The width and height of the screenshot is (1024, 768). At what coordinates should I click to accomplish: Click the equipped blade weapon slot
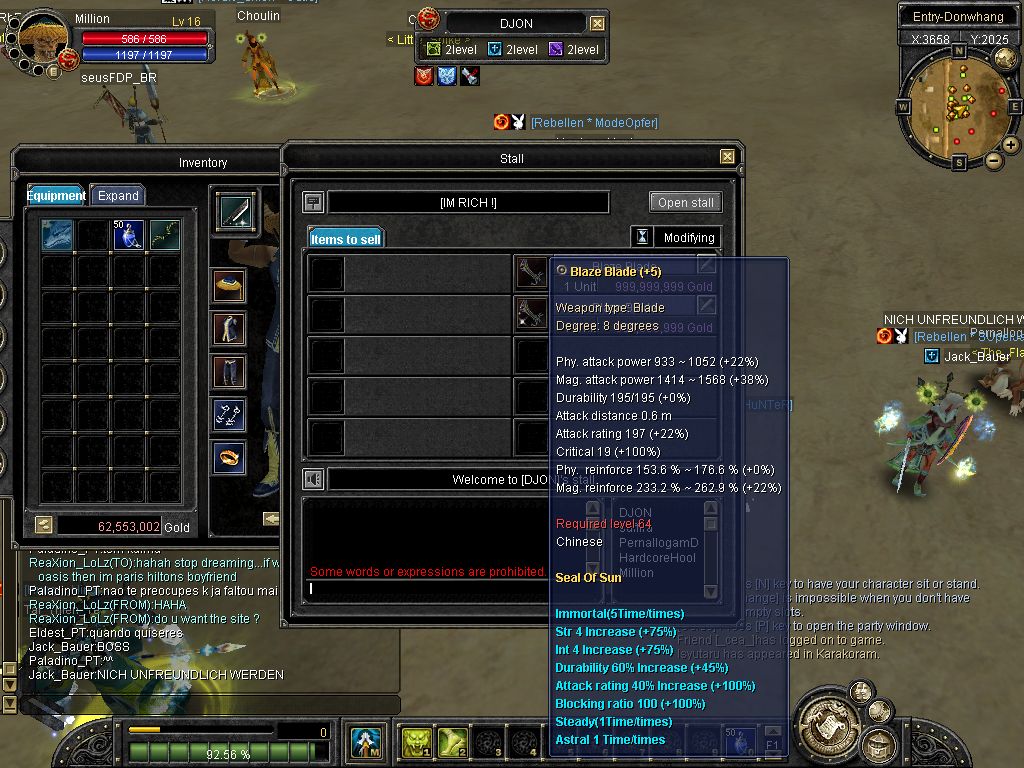[x=236, y=212]
